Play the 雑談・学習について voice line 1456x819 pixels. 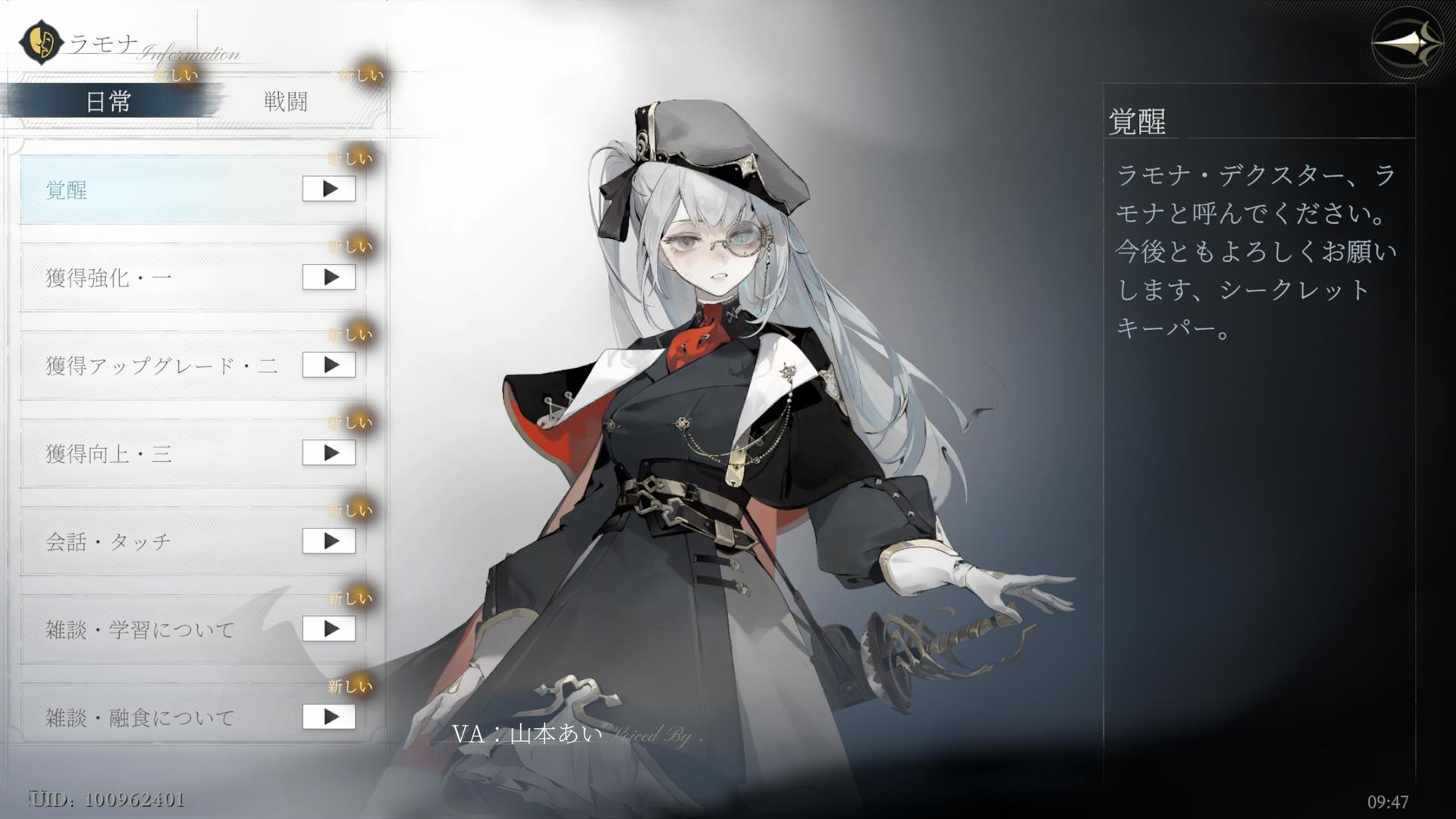click(329, 629)
